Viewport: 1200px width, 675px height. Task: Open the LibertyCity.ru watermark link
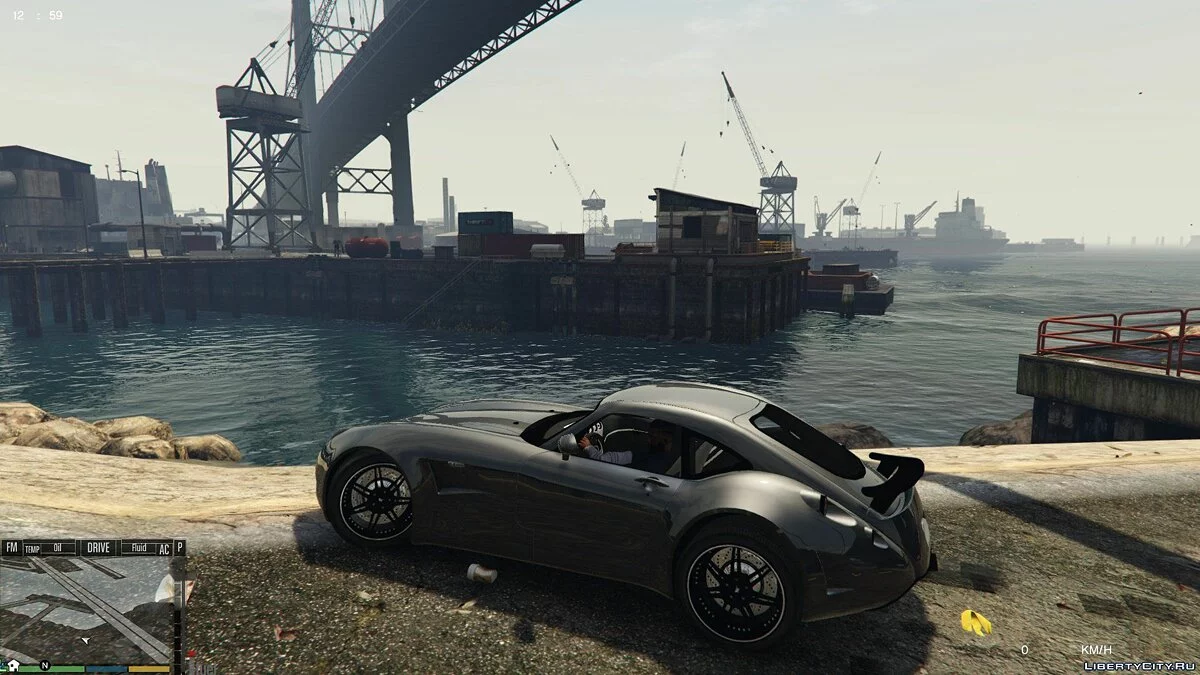1139,664
